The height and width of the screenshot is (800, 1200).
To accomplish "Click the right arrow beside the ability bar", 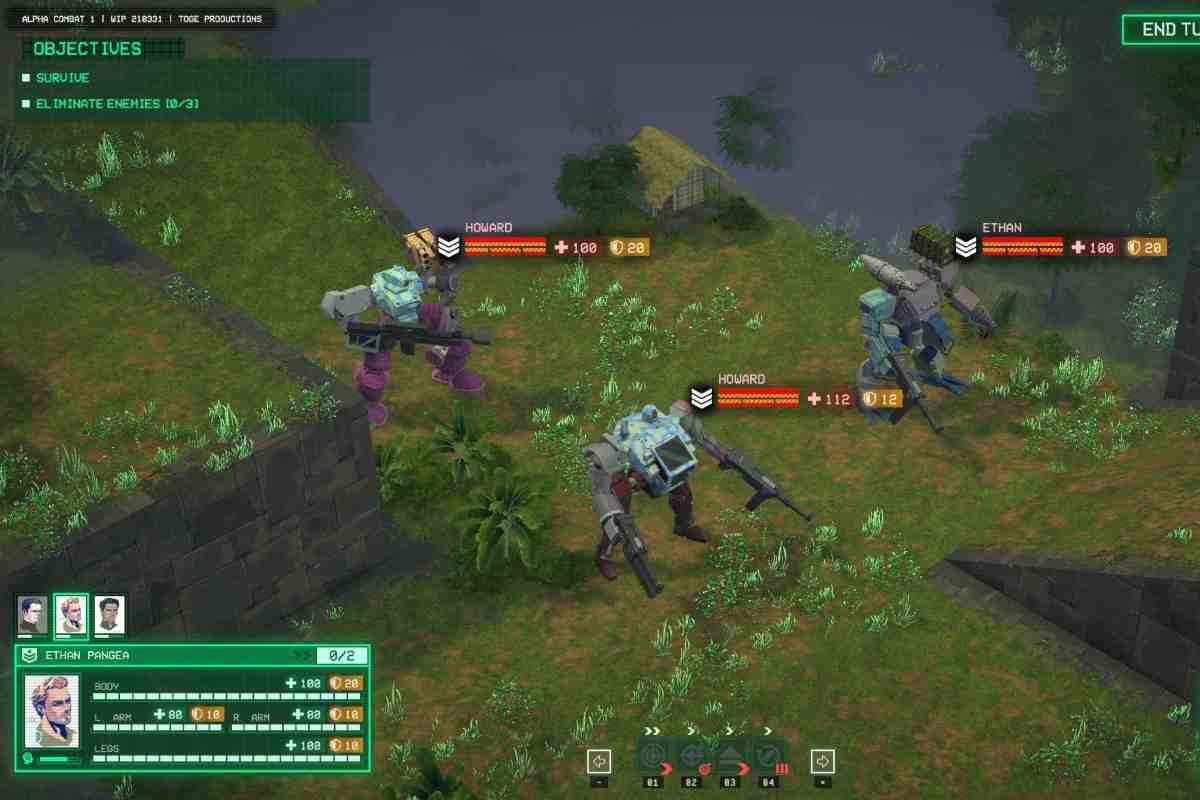I will 822,761.
